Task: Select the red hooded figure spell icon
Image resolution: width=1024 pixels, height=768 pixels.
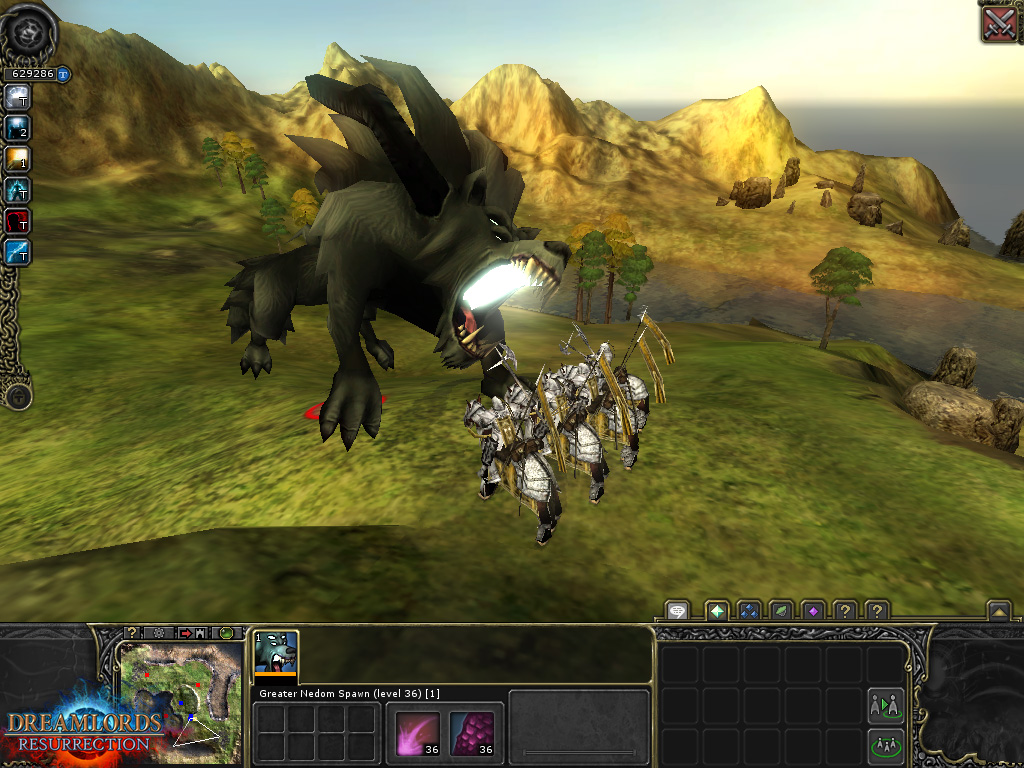Action: click(x=17, y=220)
